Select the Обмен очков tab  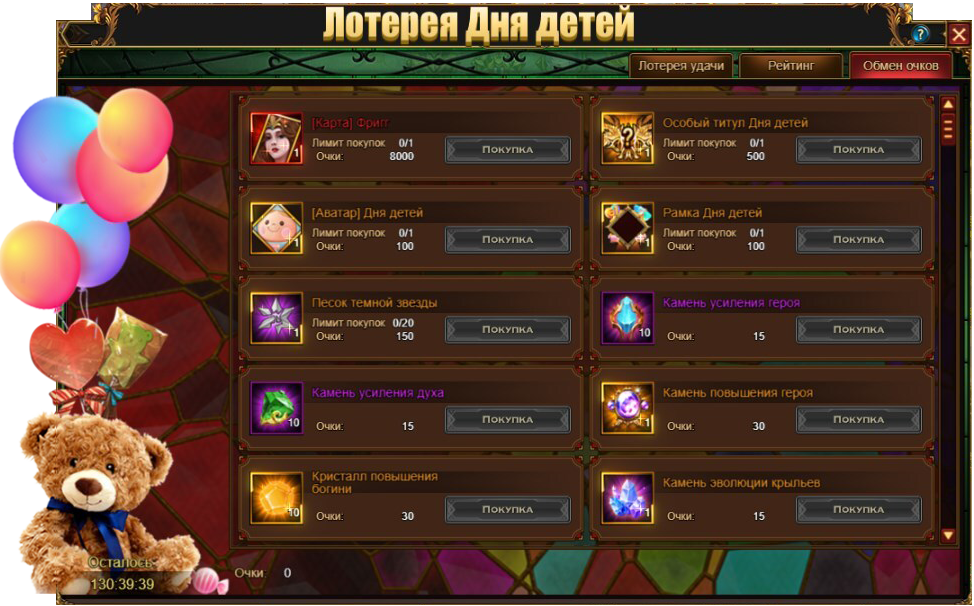[900, 66]
